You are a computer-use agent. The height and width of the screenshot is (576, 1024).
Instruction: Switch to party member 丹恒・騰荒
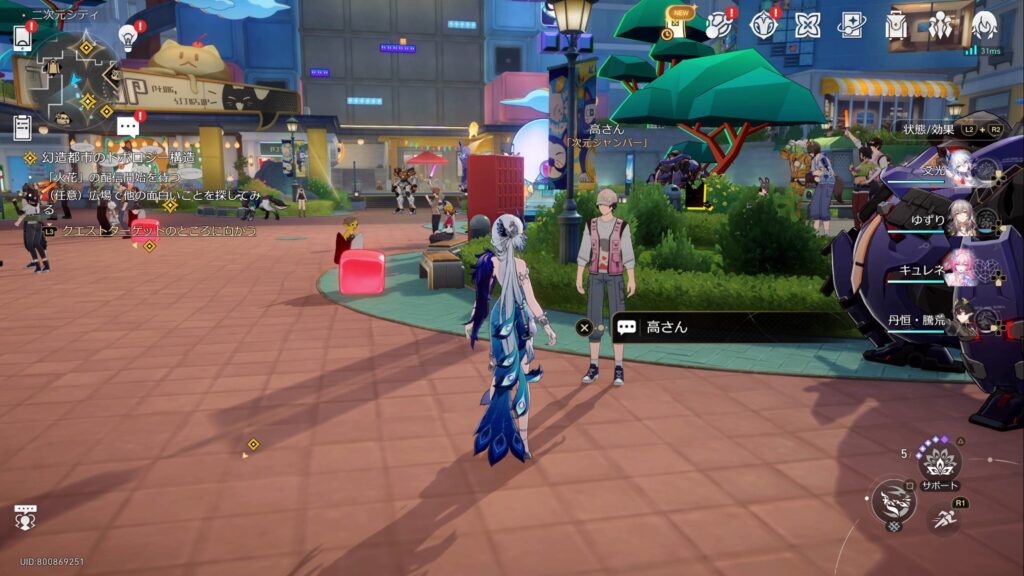[x=961, y=320]
